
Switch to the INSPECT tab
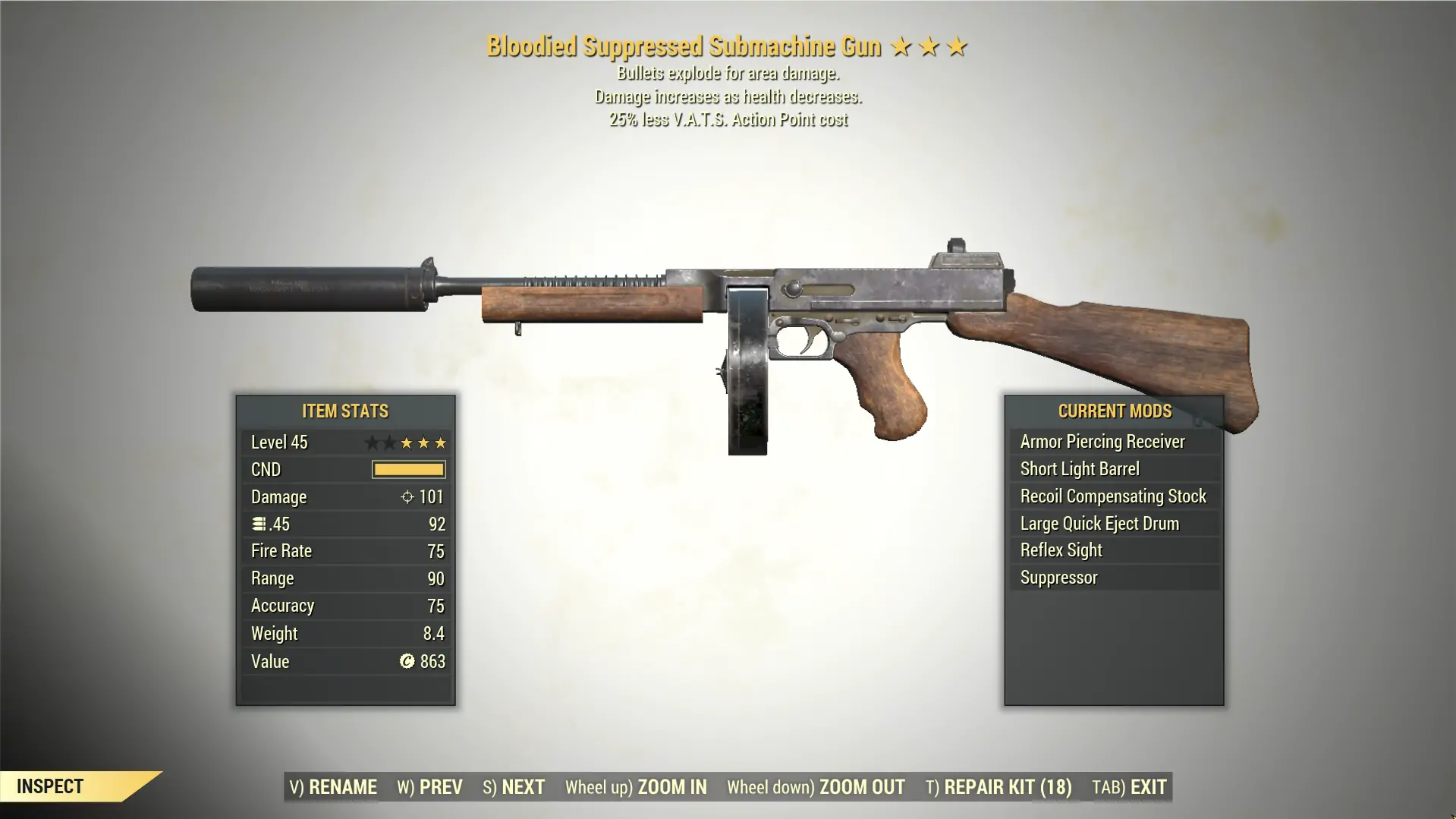(50, 786)
